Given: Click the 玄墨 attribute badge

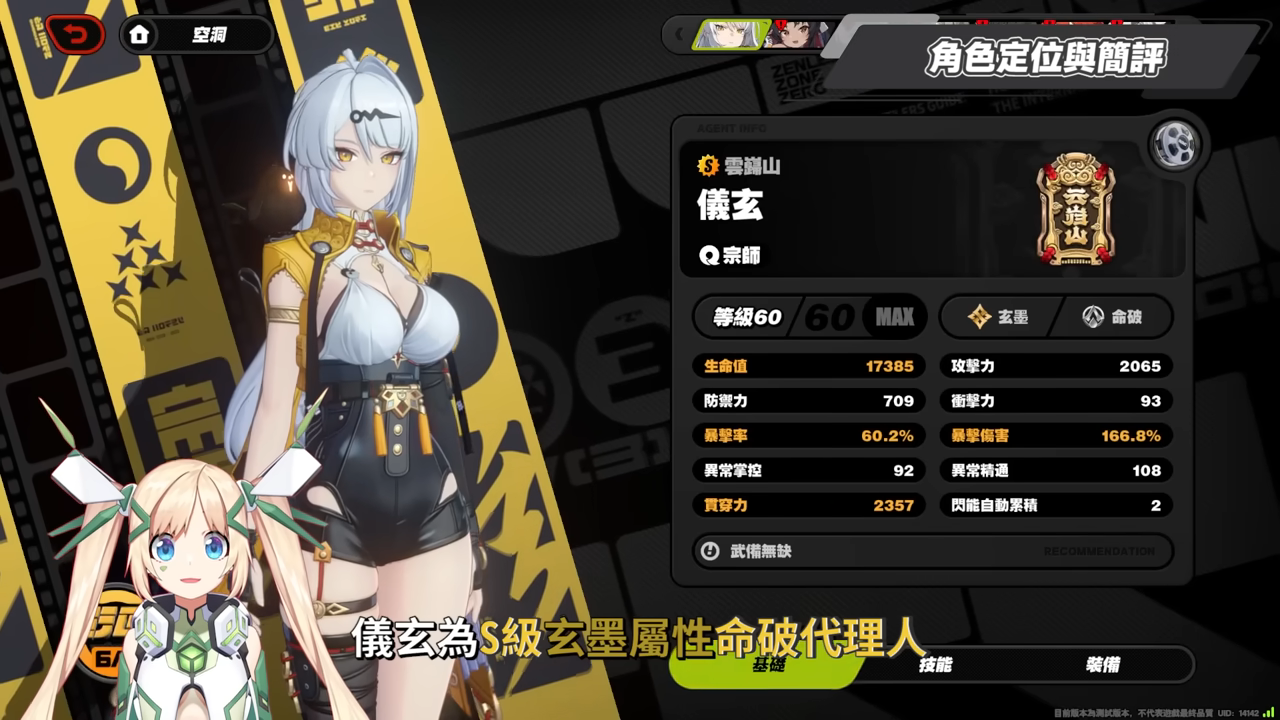Looking at the screenshot, I should 998,317.
